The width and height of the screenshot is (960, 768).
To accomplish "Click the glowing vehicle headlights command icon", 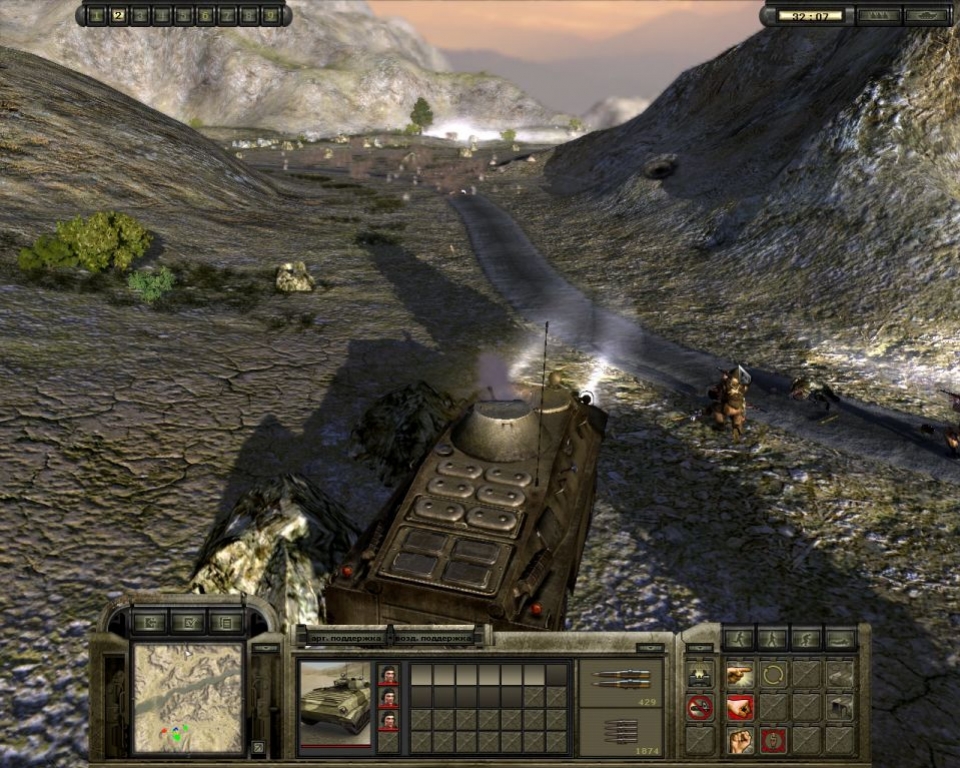I will click(700, 674).
